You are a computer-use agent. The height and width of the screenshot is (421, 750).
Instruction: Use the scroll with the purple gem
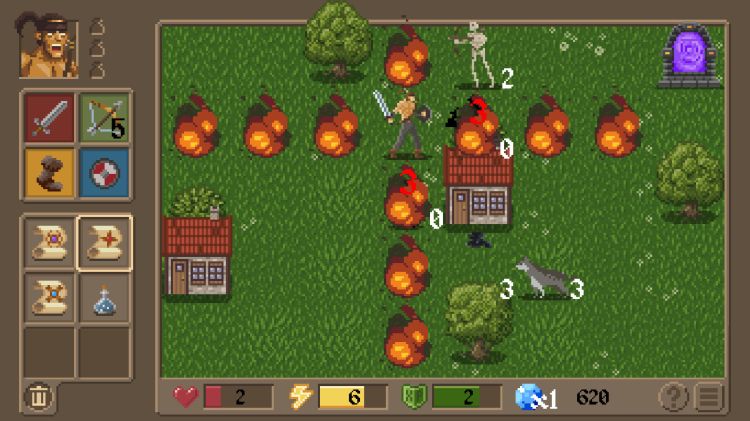pyautogui.click(x=50, y=242)
